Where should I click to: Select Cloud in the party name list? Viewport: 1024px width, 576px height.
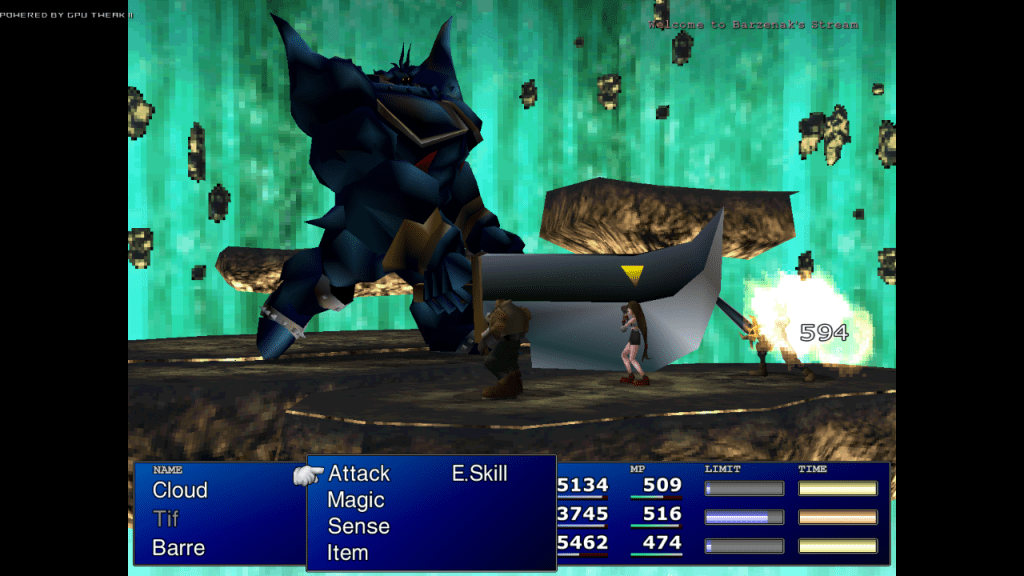coord(180,491)
